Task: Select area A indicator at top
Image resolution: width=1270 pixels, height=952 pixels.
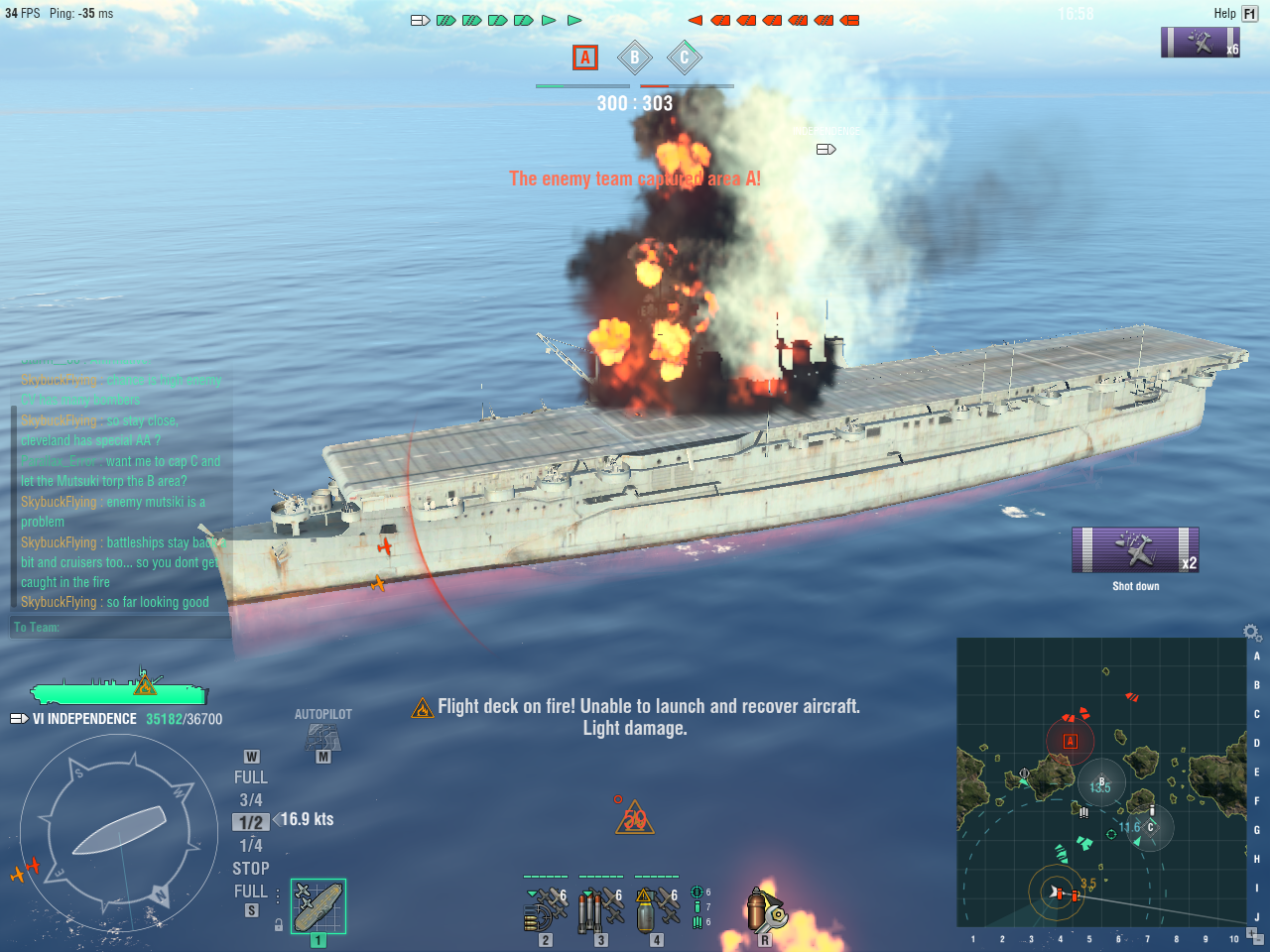Action: click(585, 58)
